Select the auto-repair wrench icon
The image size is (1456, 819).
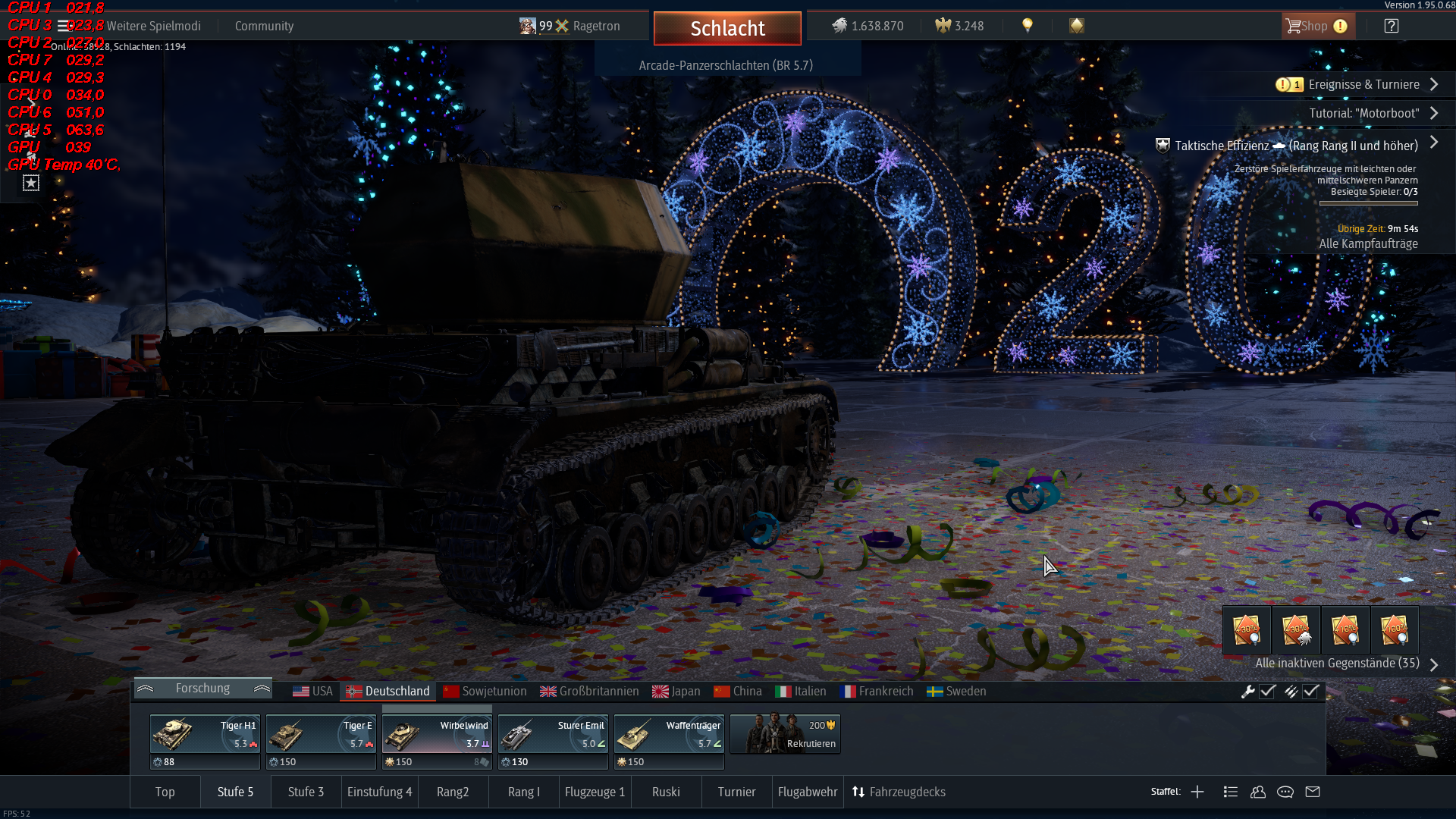[x=1248, y=691]
